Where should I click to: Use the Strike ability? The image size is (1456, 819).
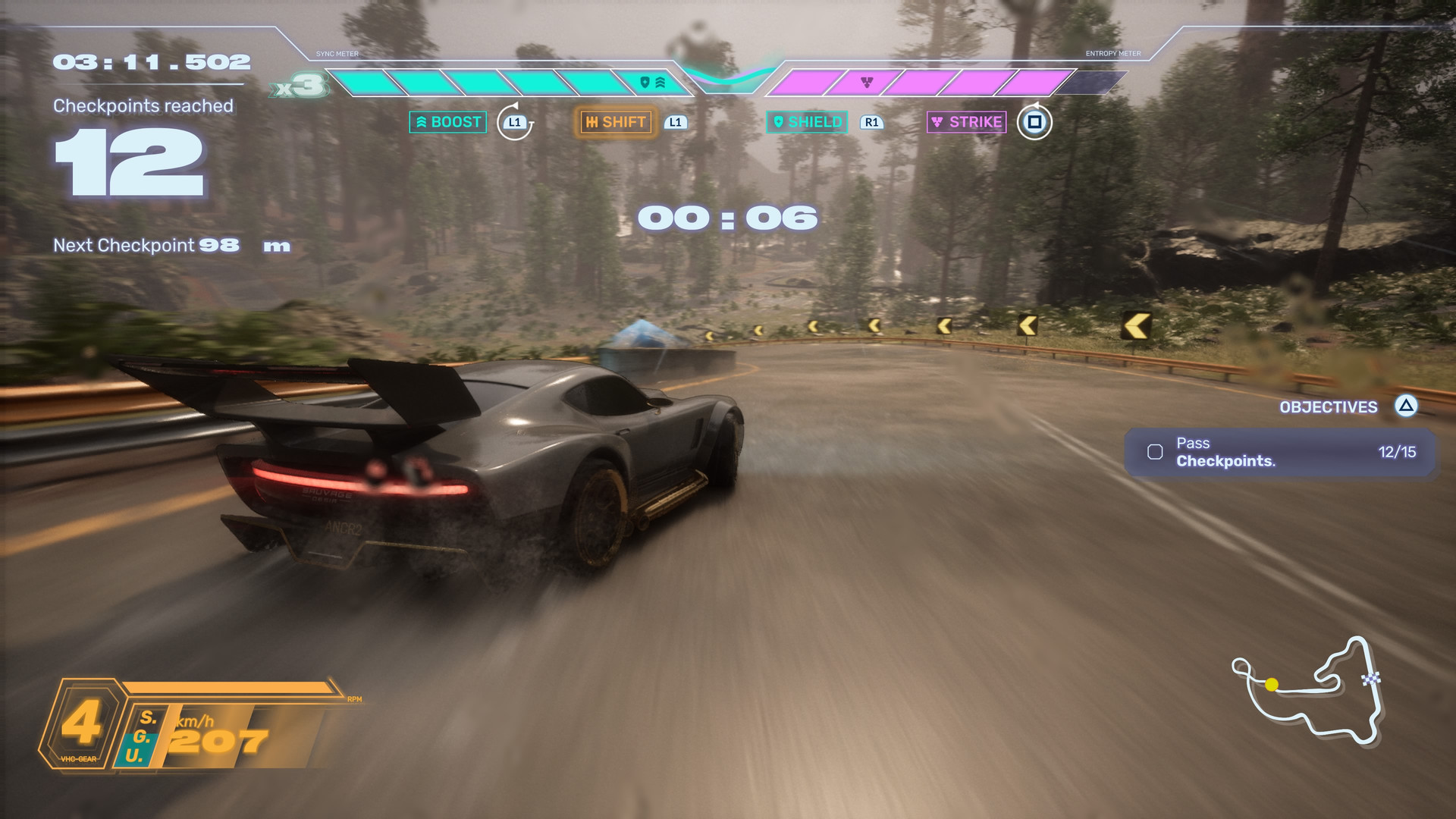point(967,122)
